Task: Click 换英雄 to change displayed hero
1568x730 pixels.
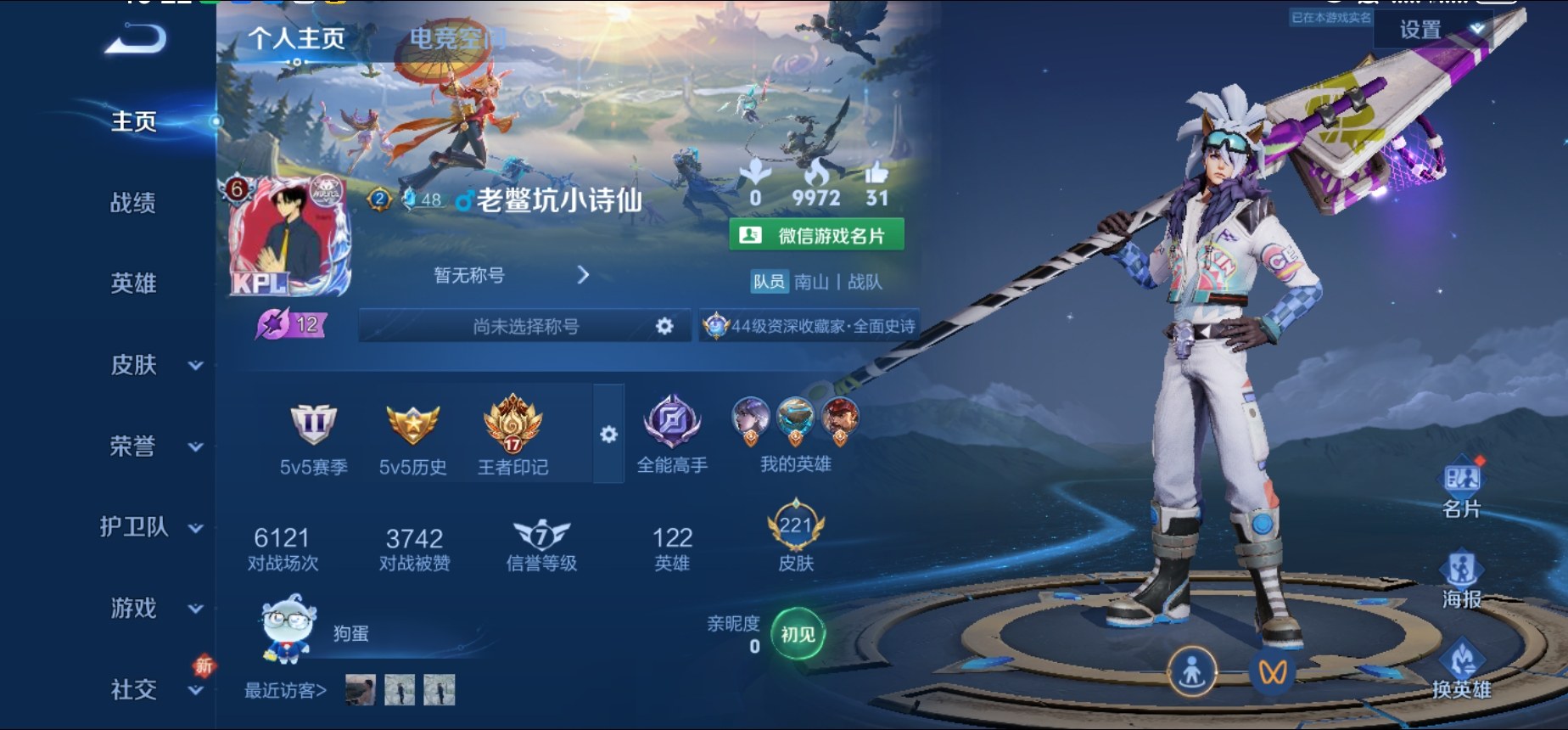Action: point(1461,671)
